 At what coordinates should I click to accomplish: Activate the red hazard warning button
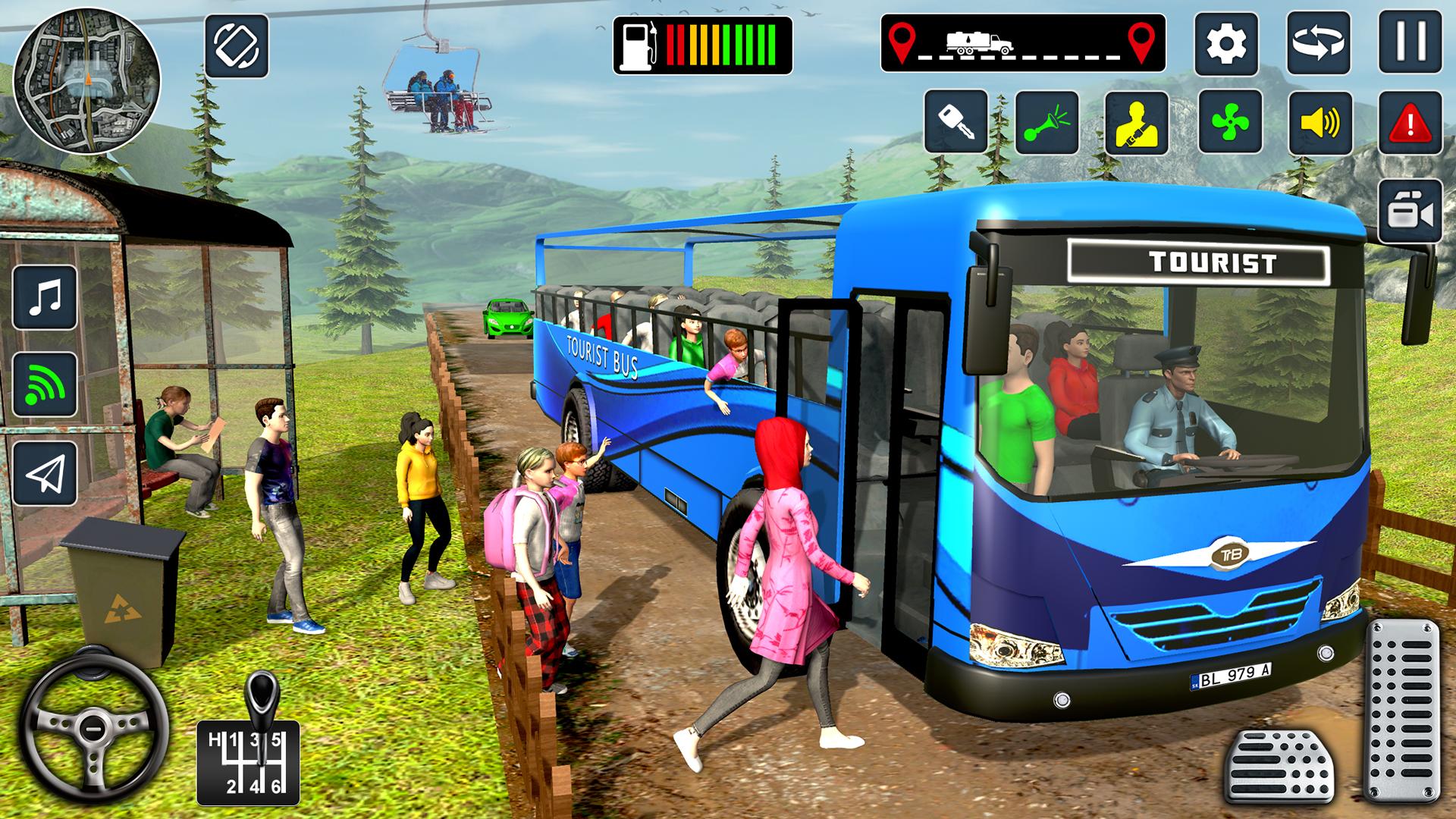[x=1410, y=122]
